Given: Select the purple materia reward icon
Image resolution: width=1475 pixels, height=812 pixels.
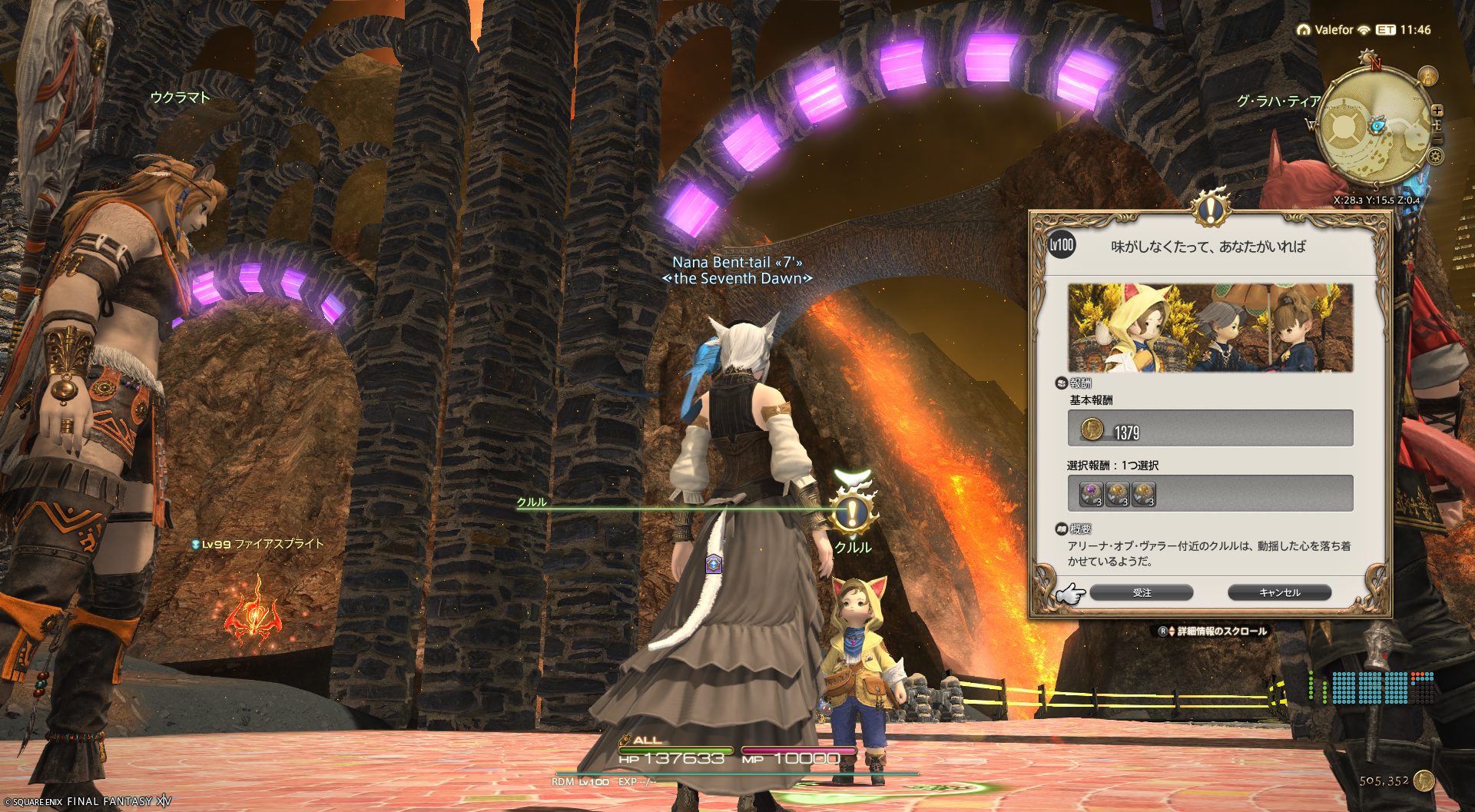Looking at the screenshot, I should [x=1091, y=493].
